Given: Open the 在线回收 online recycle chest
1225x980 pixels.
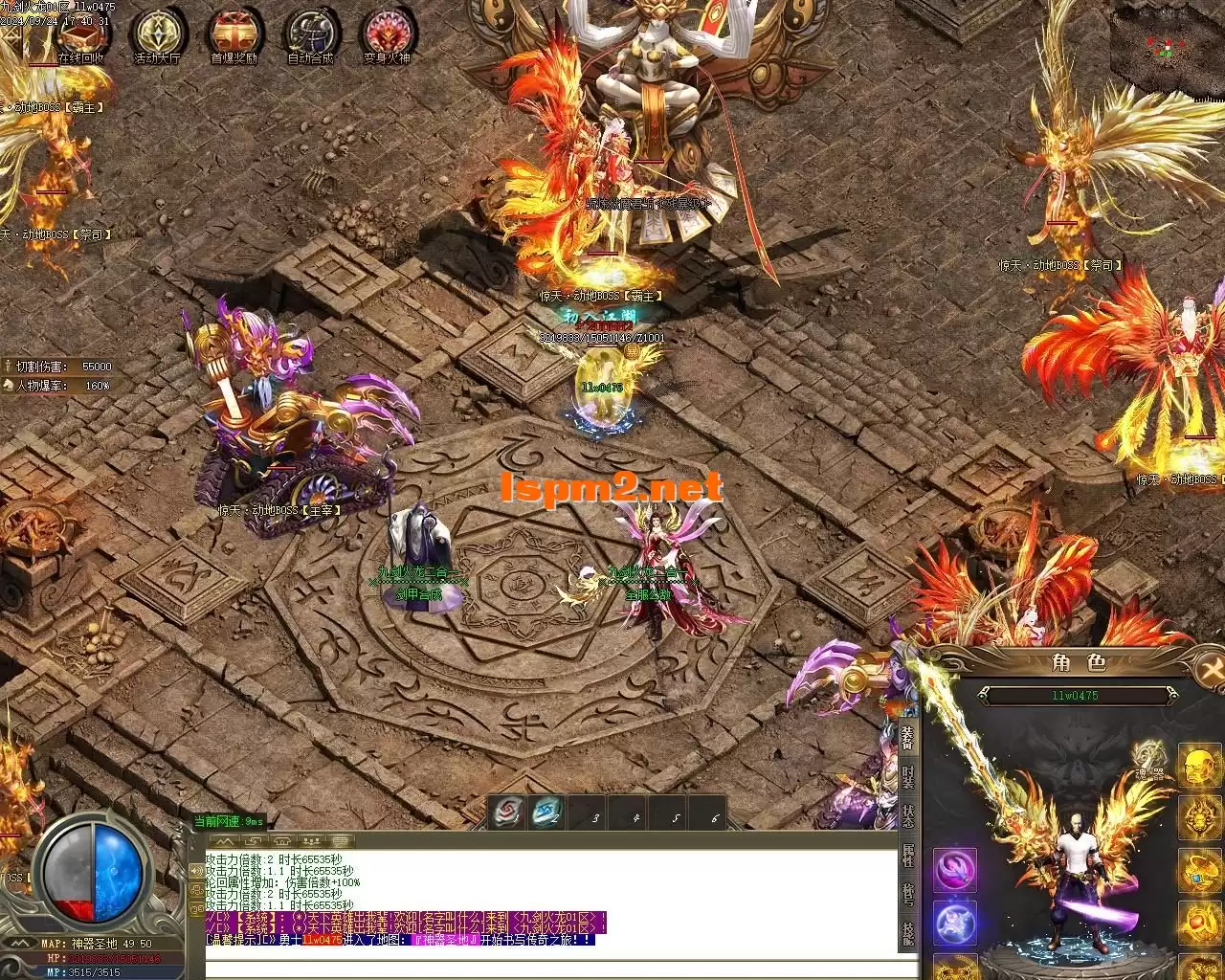Looking at the screenshot, I should tap(79, 36).
